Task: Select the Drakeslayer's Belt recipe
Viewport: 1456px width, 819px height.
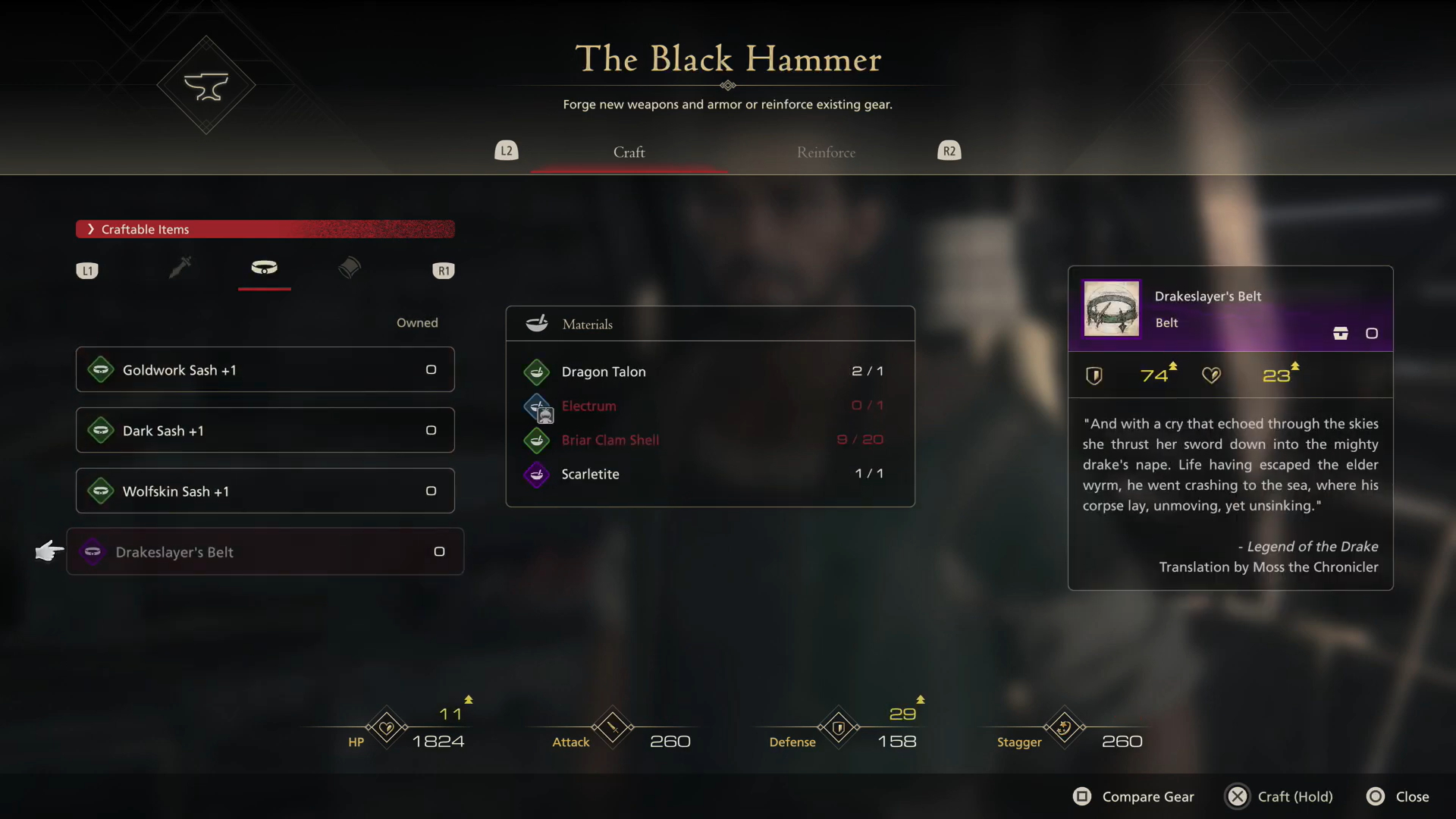Action: (x=265, y=552)
